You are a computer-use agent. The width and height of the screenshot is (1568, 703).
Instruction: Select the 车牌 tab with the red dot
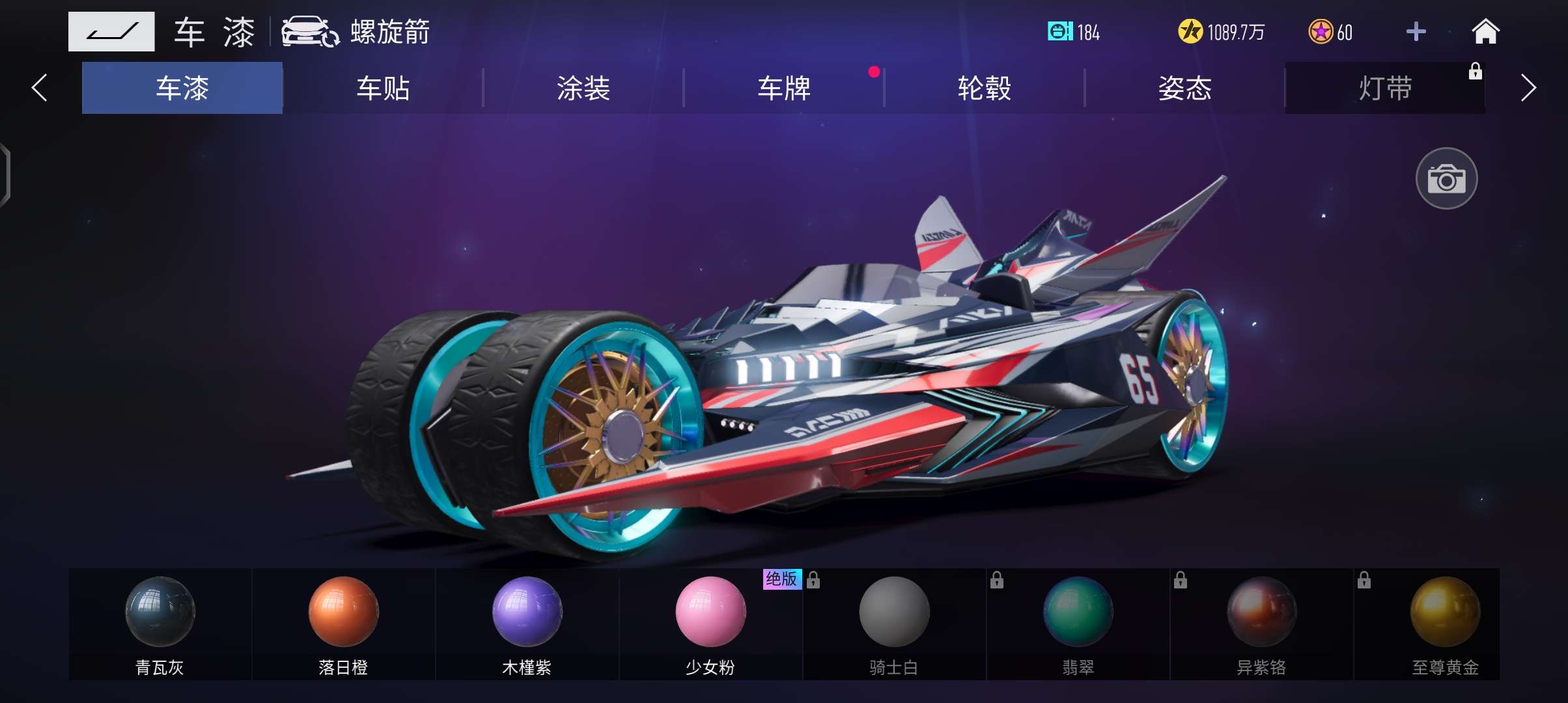785,88
